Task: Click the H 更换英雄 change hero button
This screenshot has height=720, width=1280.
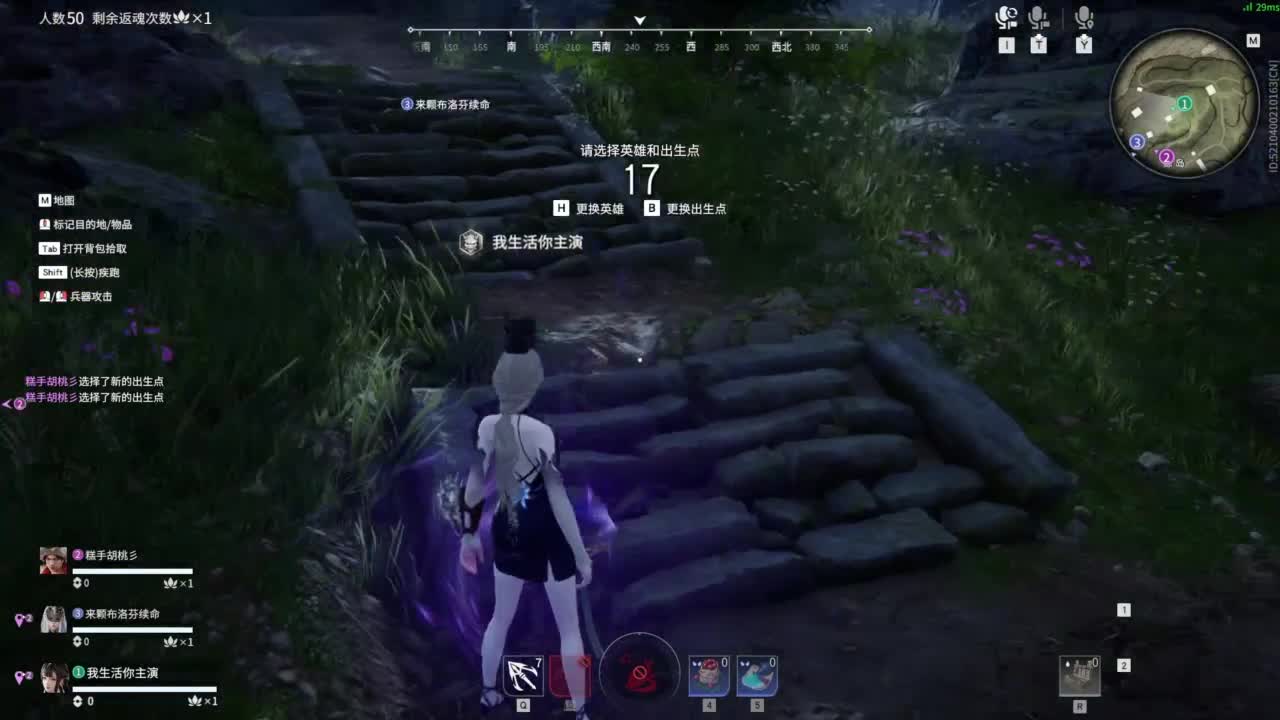Action: [593, 208]
